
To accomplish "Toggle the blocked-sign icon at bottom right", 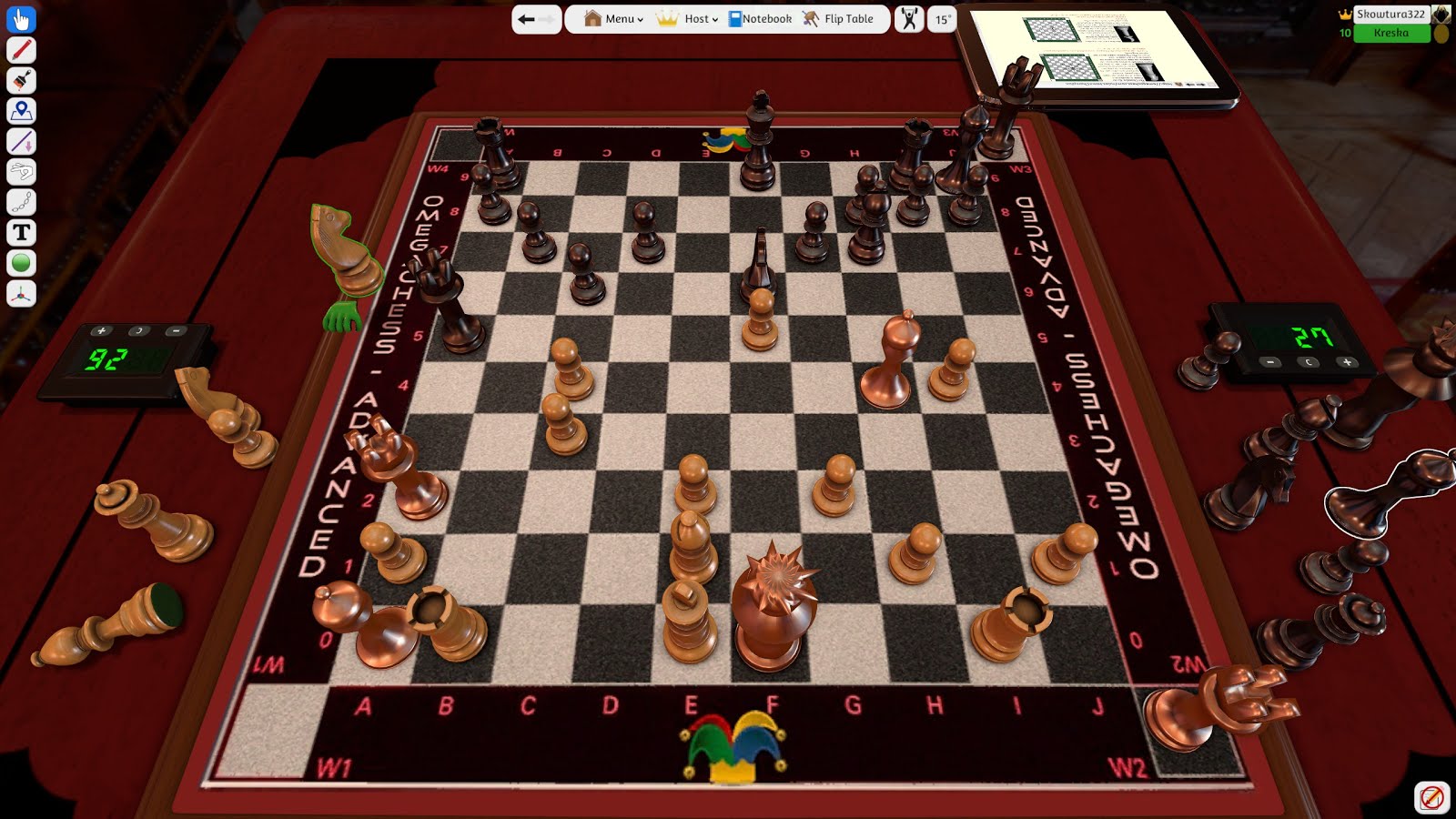I will point(1434,797).
